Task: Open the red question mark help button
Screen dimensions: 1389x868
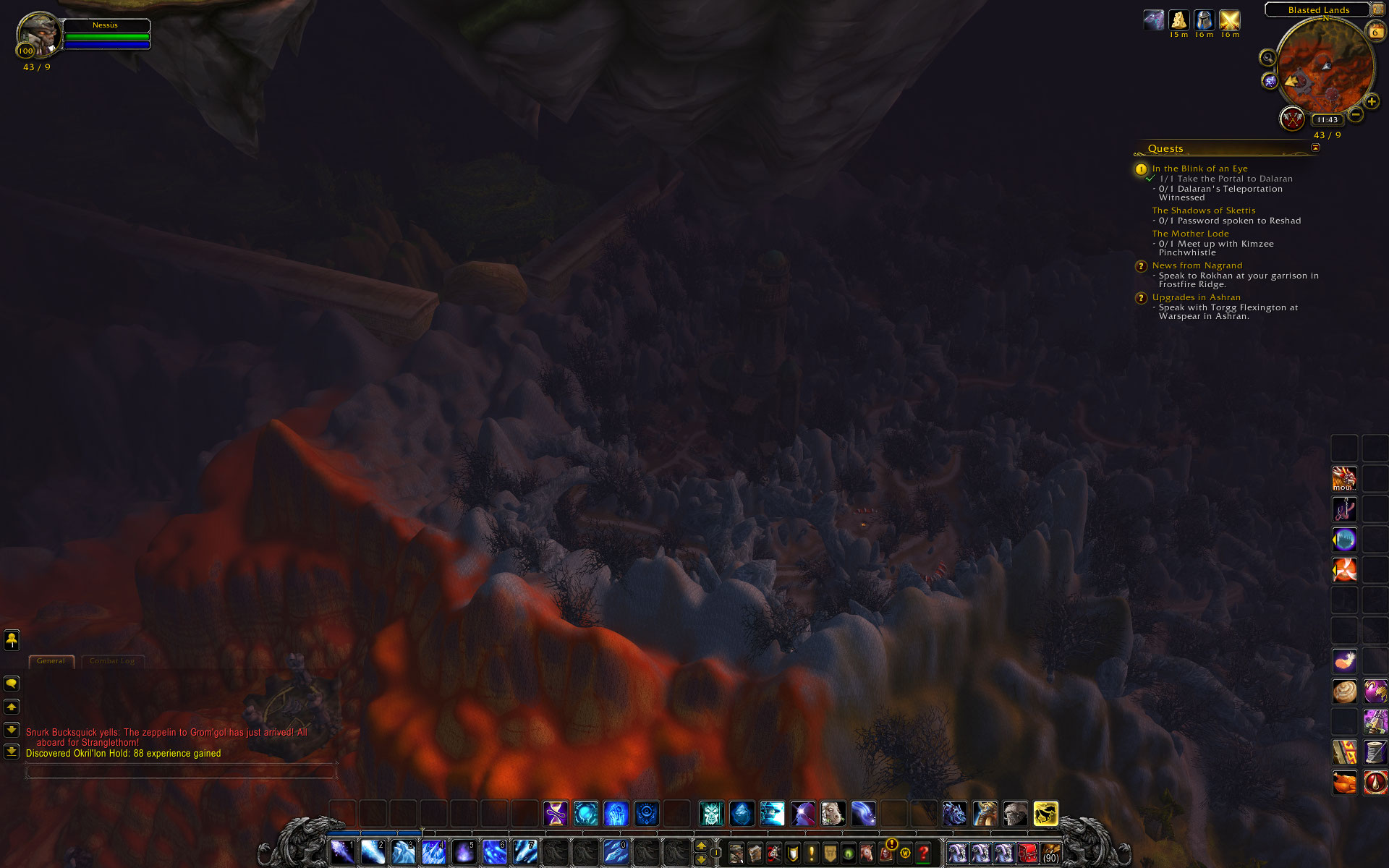Action: point(923,854)
